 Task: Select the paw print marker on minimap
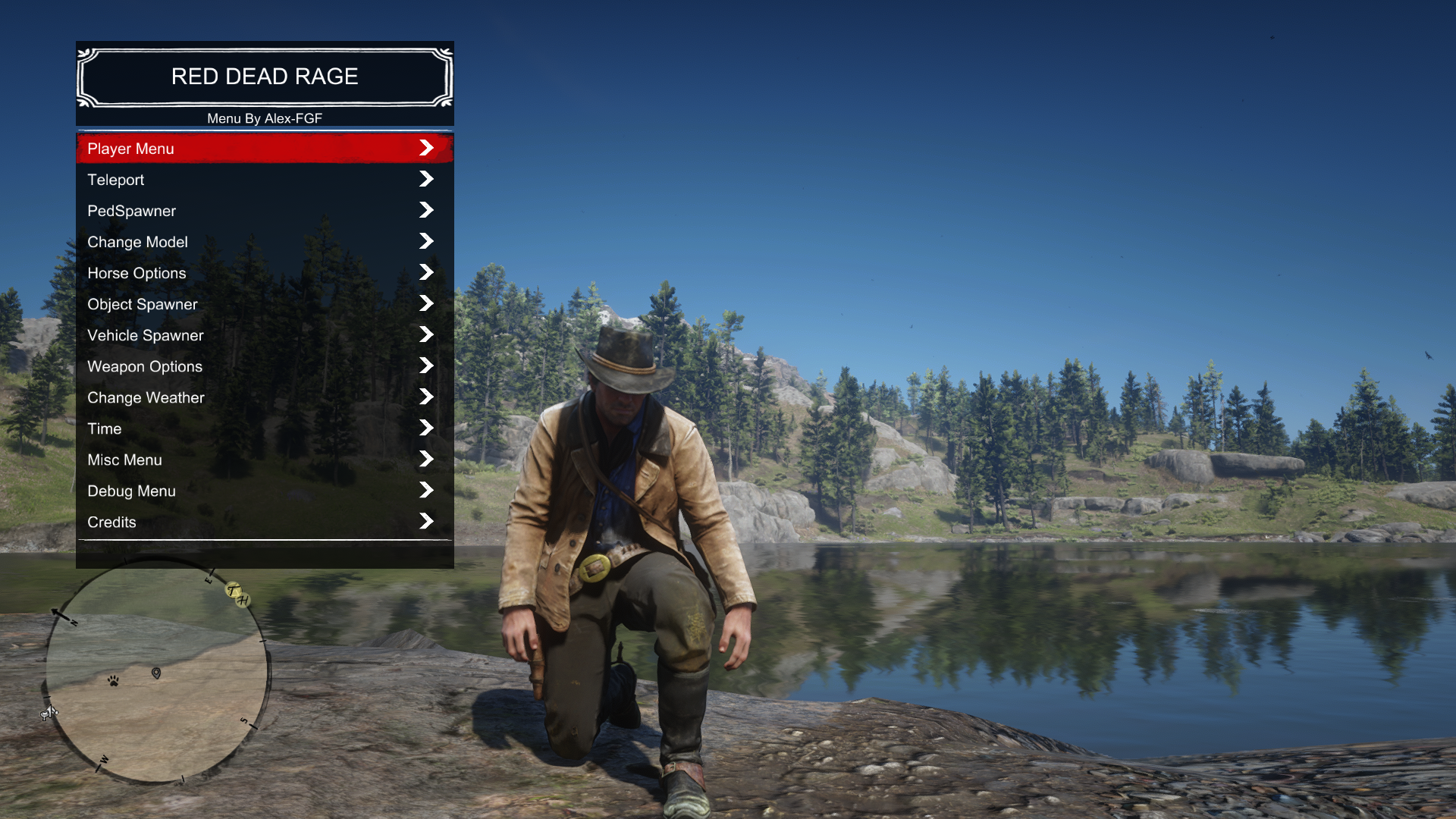click(x=113, y=681)
